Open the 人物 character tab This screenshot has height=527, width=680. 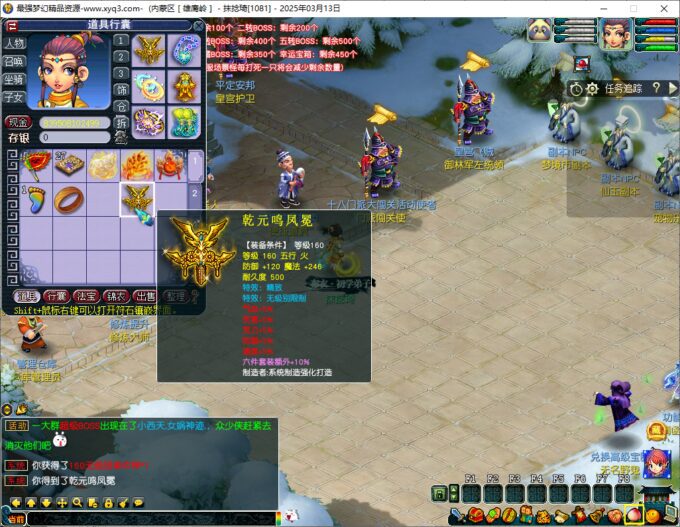tap(14, 44)
